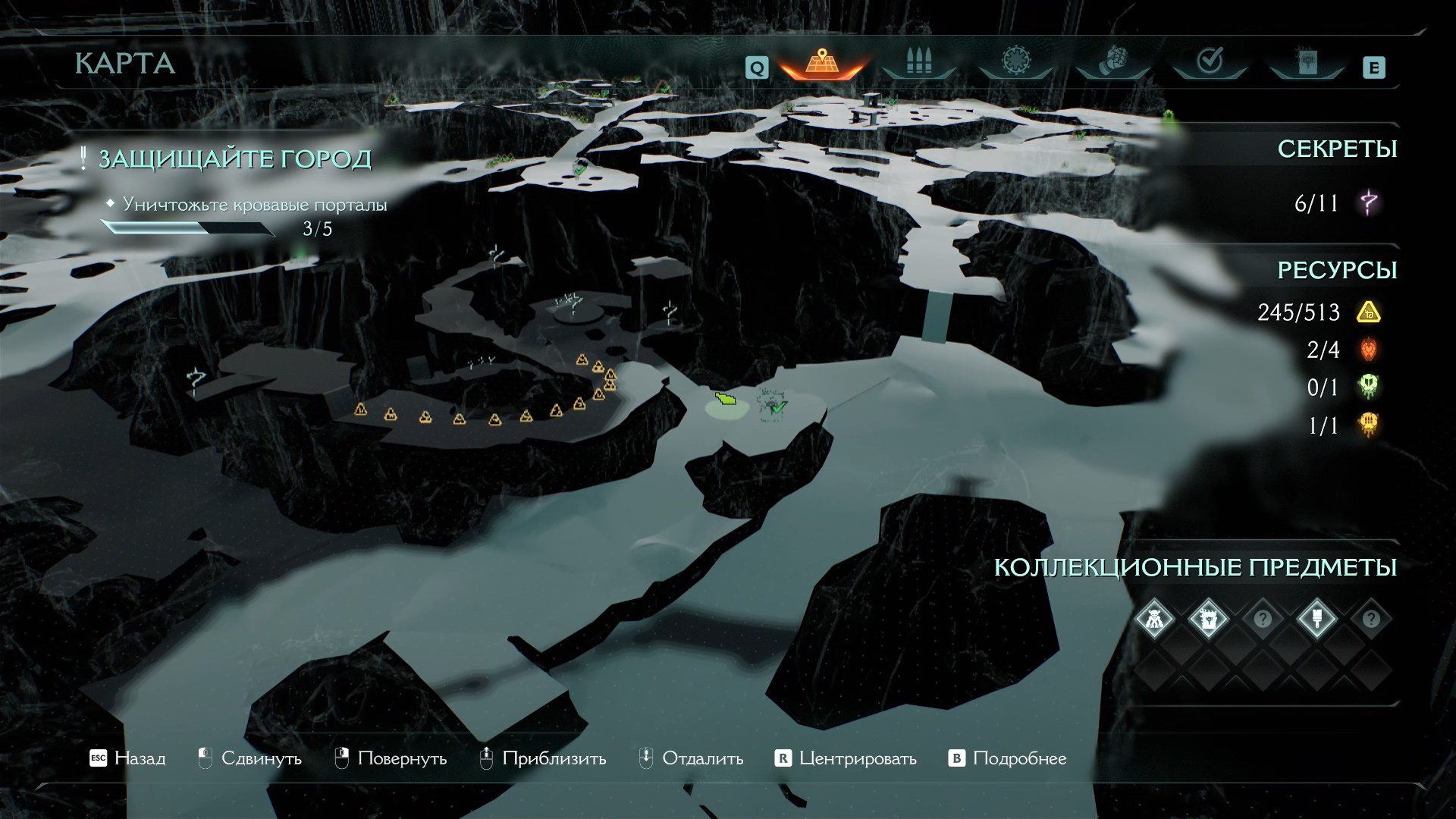The width and height of the screenshot is (1456, 819).
Task: Switch to the arsenal bullets tab
Action: (918, 62)
